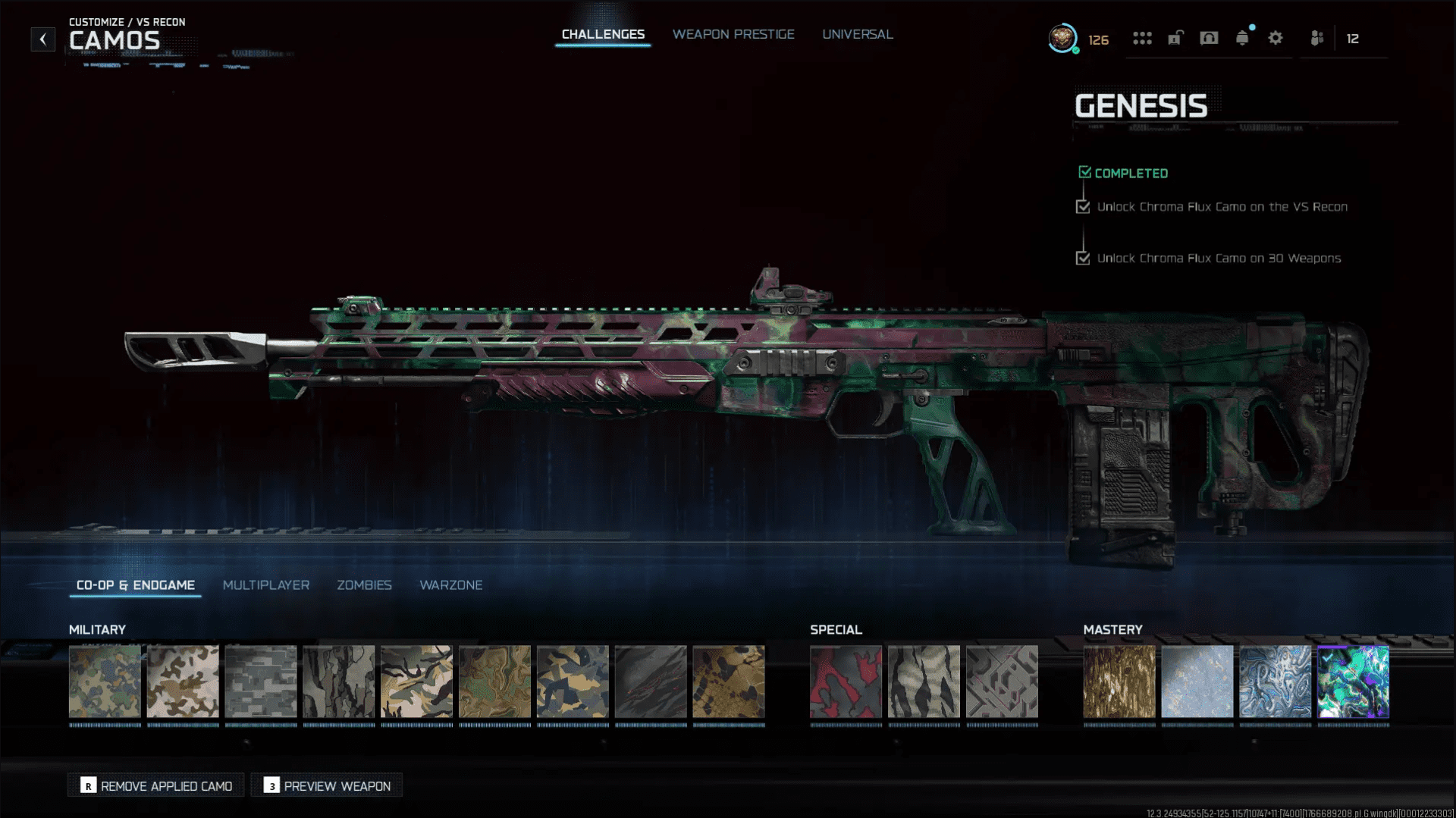Switch to the Multiplayer camo category
Screen dimensions: 1456x818
point(266,585)
